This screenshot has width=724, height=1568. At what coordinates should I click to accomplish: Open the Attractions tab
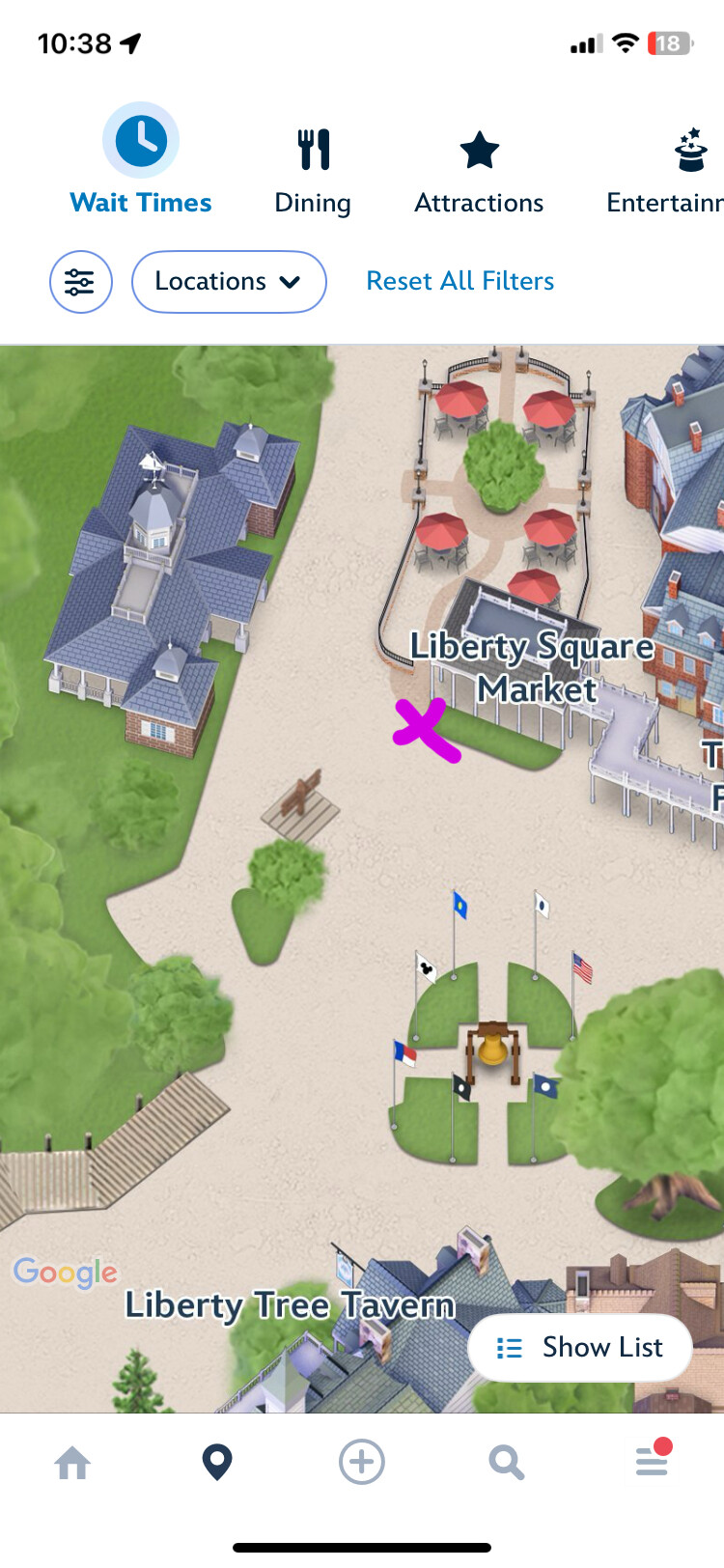pos(479,171)
